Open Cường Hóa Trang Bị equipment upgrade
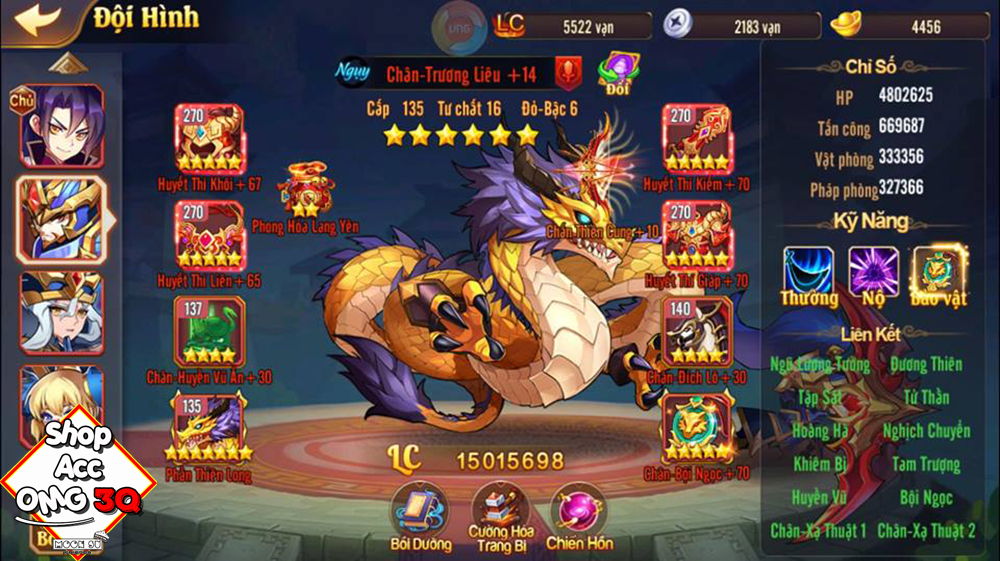Viewport: 1000px width, 561px height. click(499, 509)
